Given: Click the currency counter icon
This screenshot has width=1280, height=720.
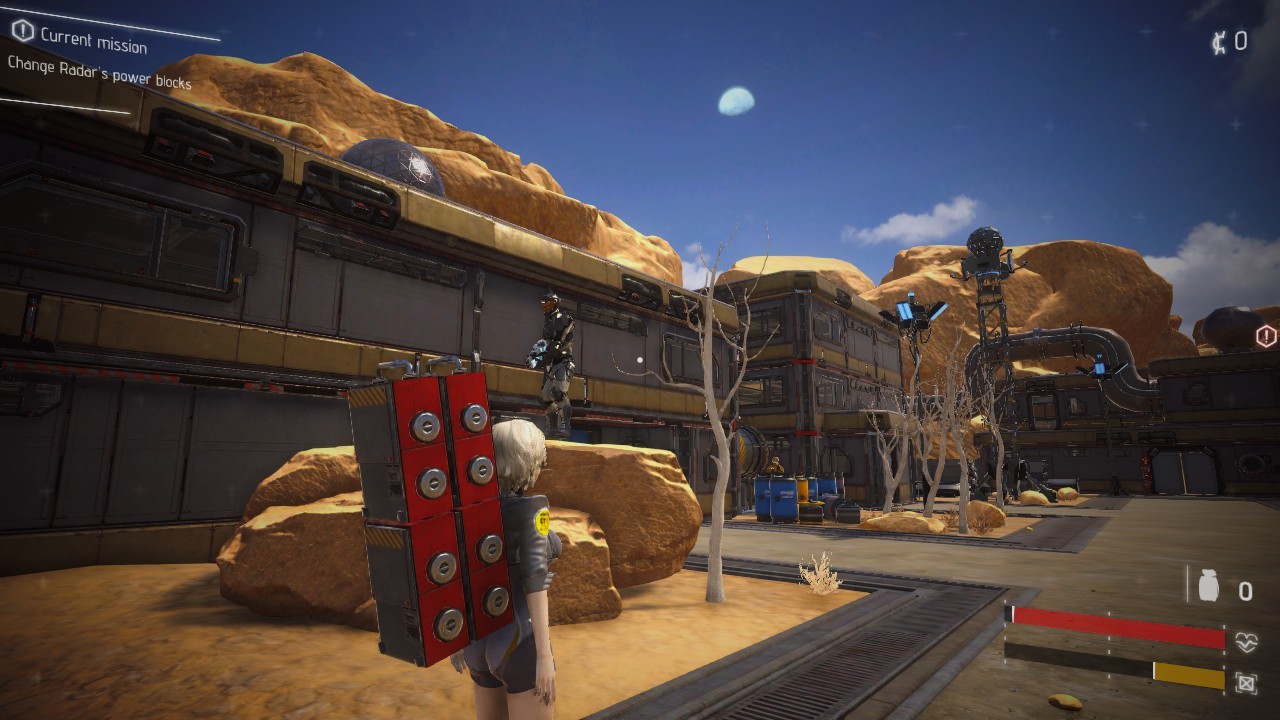Looking at the screenshot, I should 1219,42.
